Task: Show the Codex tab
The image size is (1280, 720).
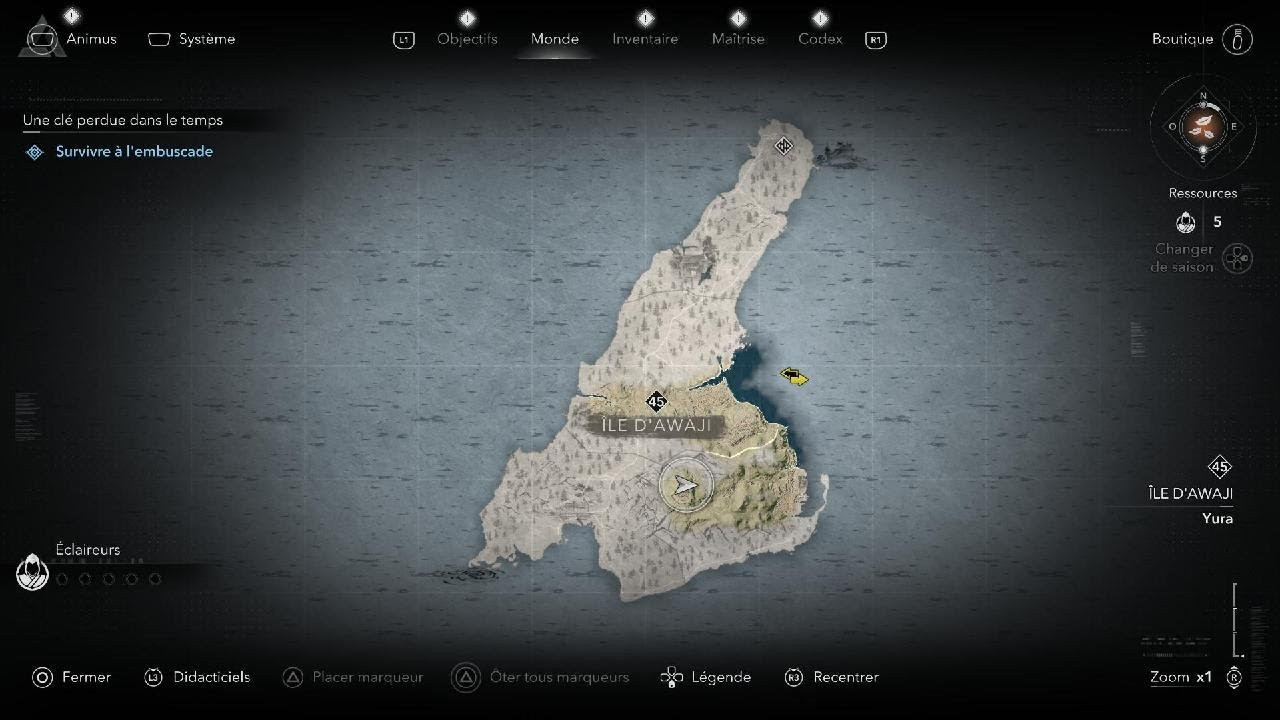Action: pyautogui.click(x=820, y=39)
